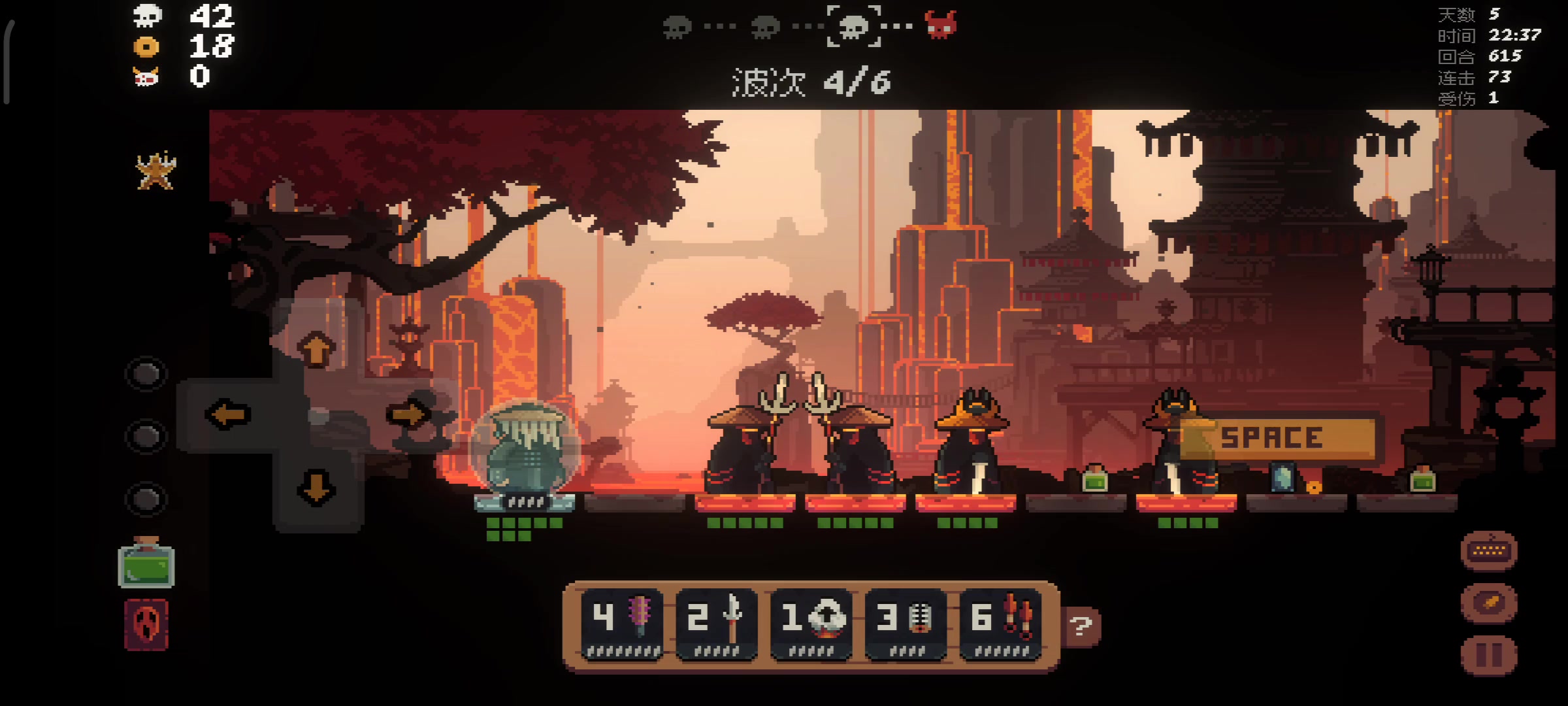The width and height of the screenshot is (1568, 706).
Task: Open the question mark help button
Action: coord(1081,627)
